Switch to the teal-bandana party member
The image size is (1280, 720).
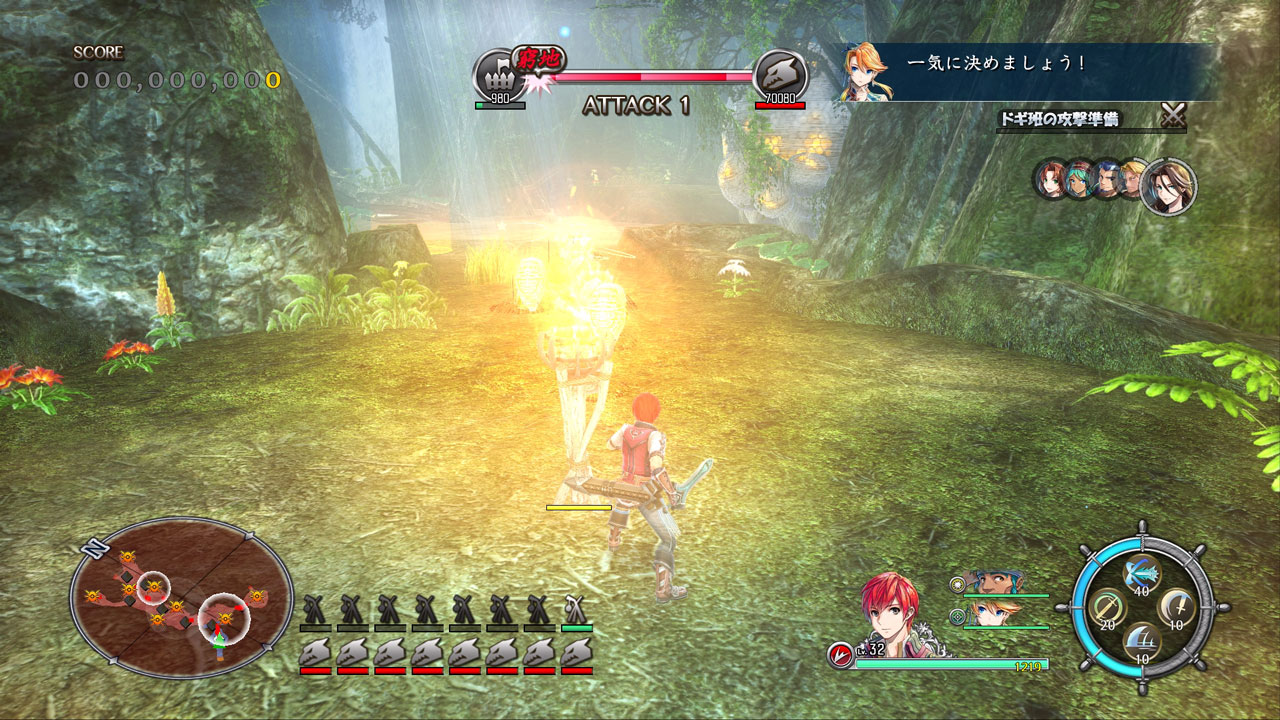pos(991,584)
